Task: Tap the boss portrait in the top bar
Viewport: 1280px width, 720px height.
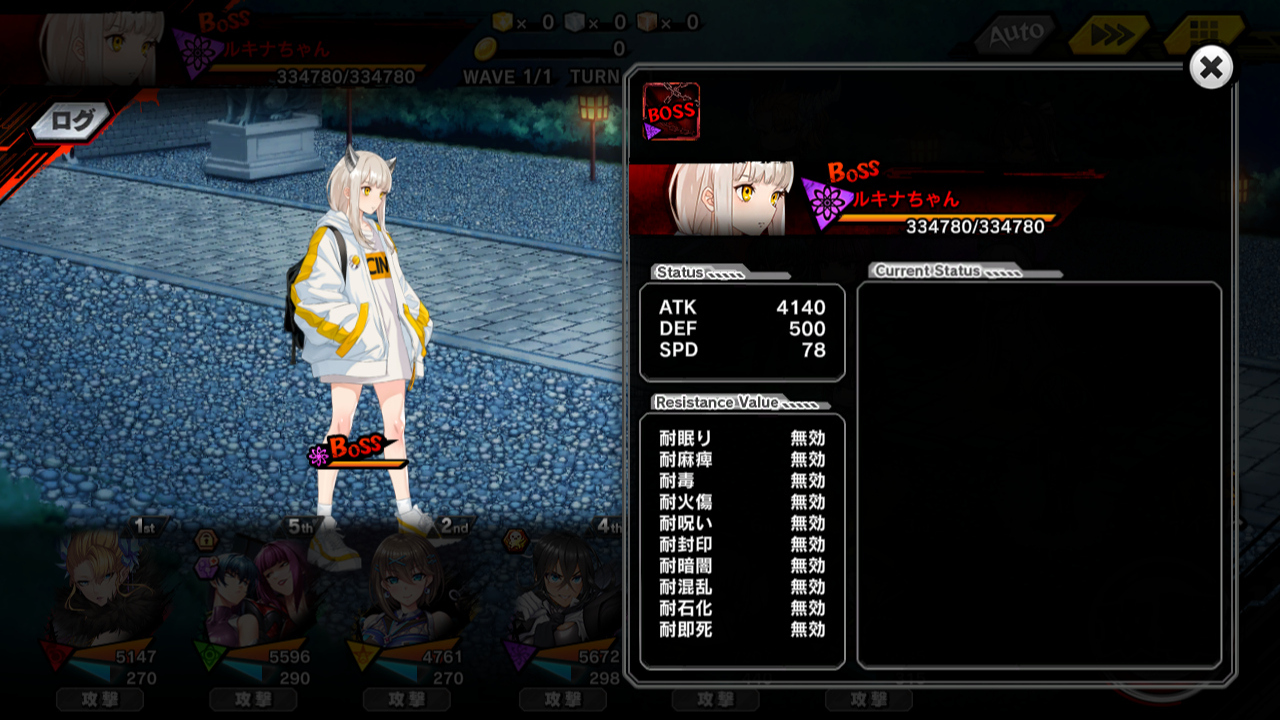Action: (100, 47)
